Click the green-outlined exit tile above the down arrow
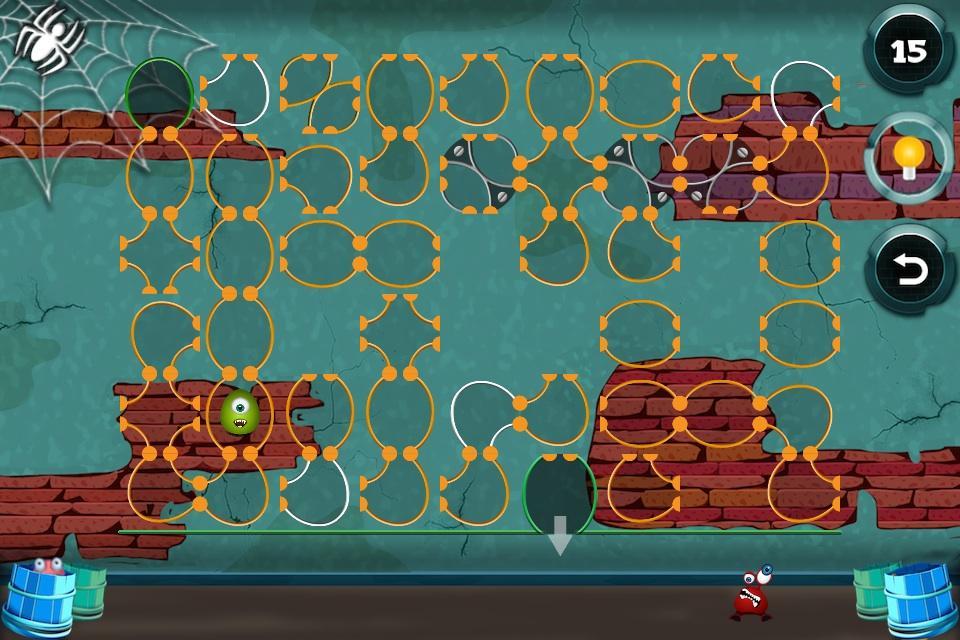 [x=560, y=492]
